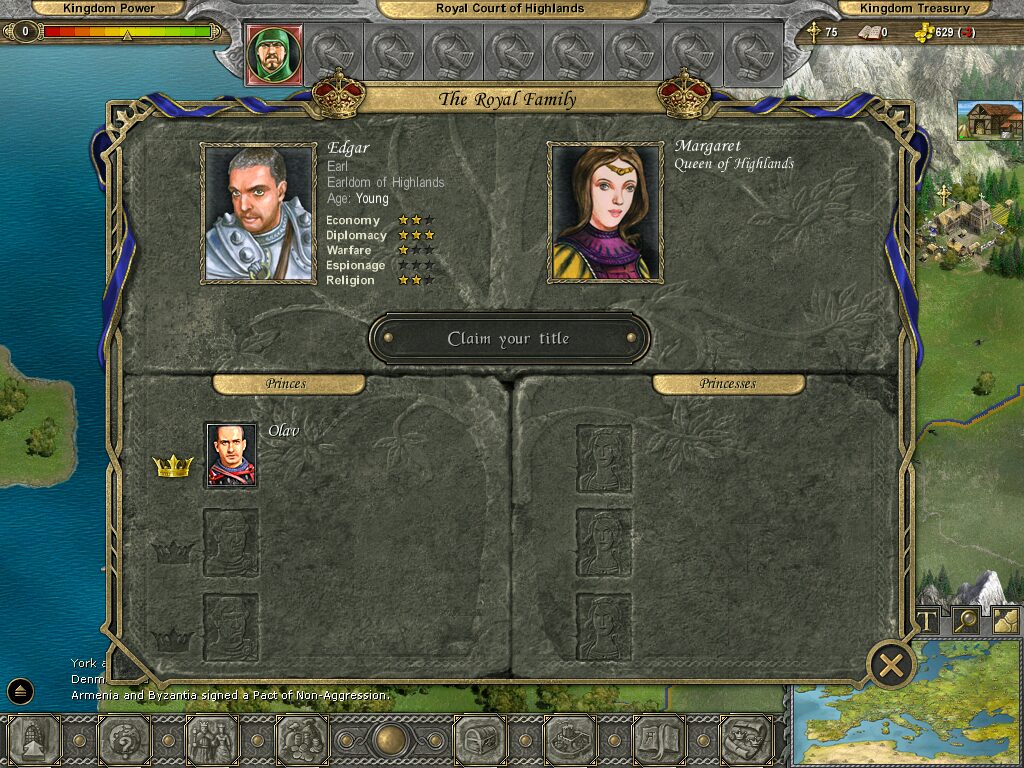
Task: Open the Kingdom Treasury panel
Action: pyautogui.click(x=915, y=8)
